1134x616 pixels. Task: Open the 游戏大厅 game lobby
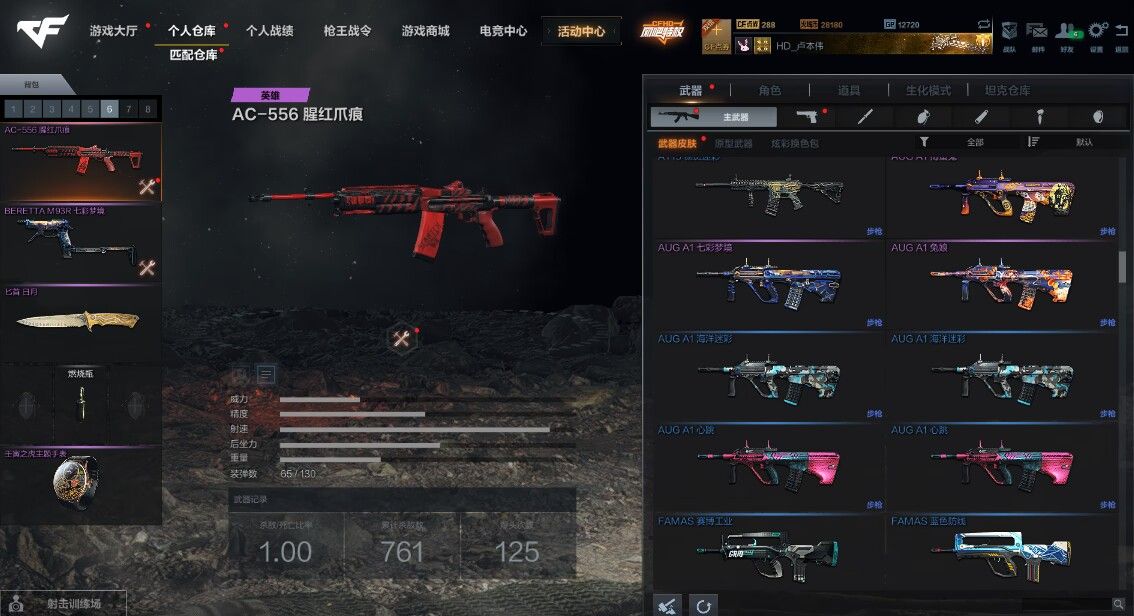pos(115,31)
